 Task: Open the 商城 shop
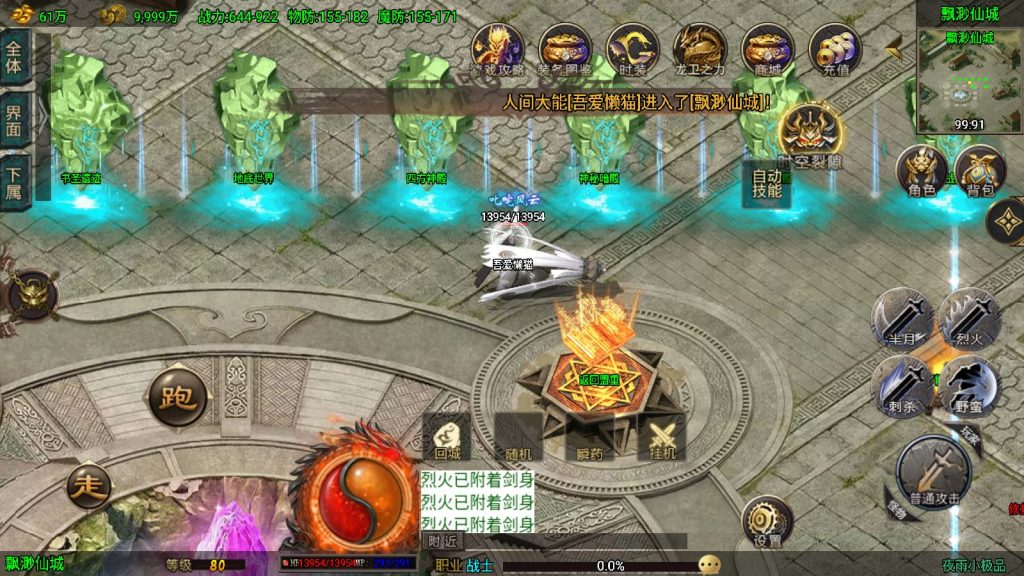pos(767,50)
